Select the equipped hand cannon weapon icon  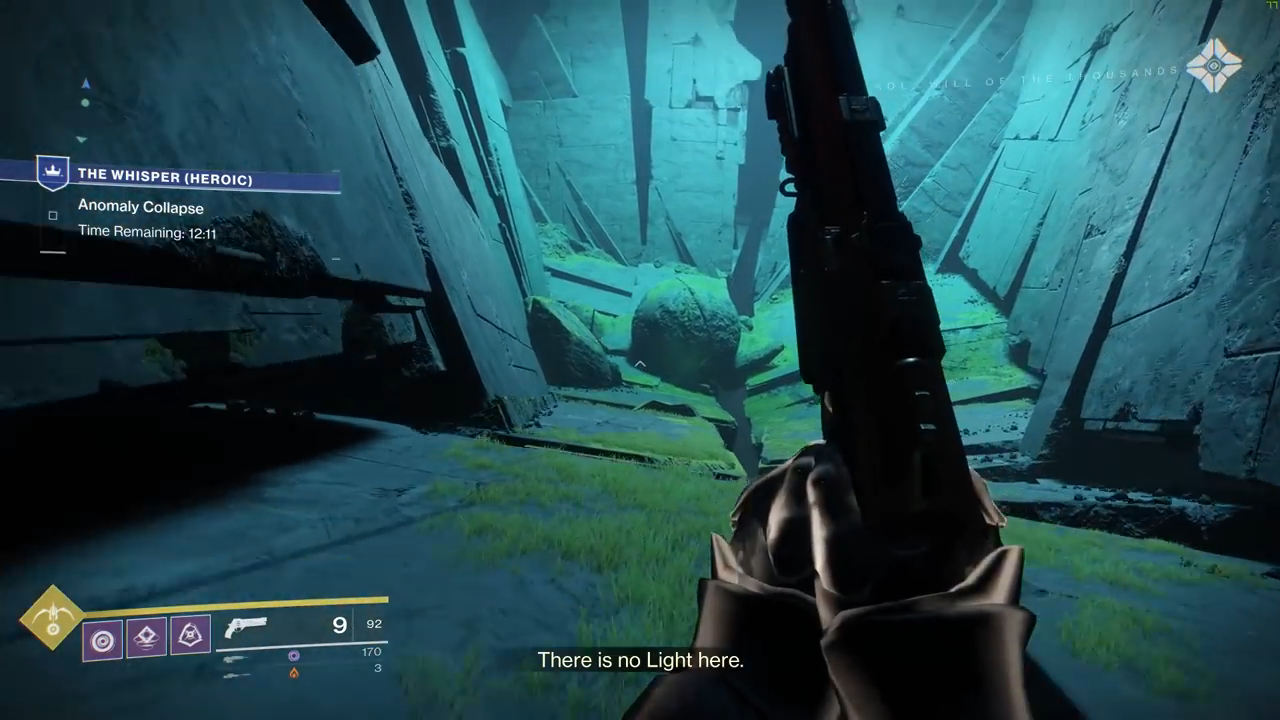click(246, 627)
